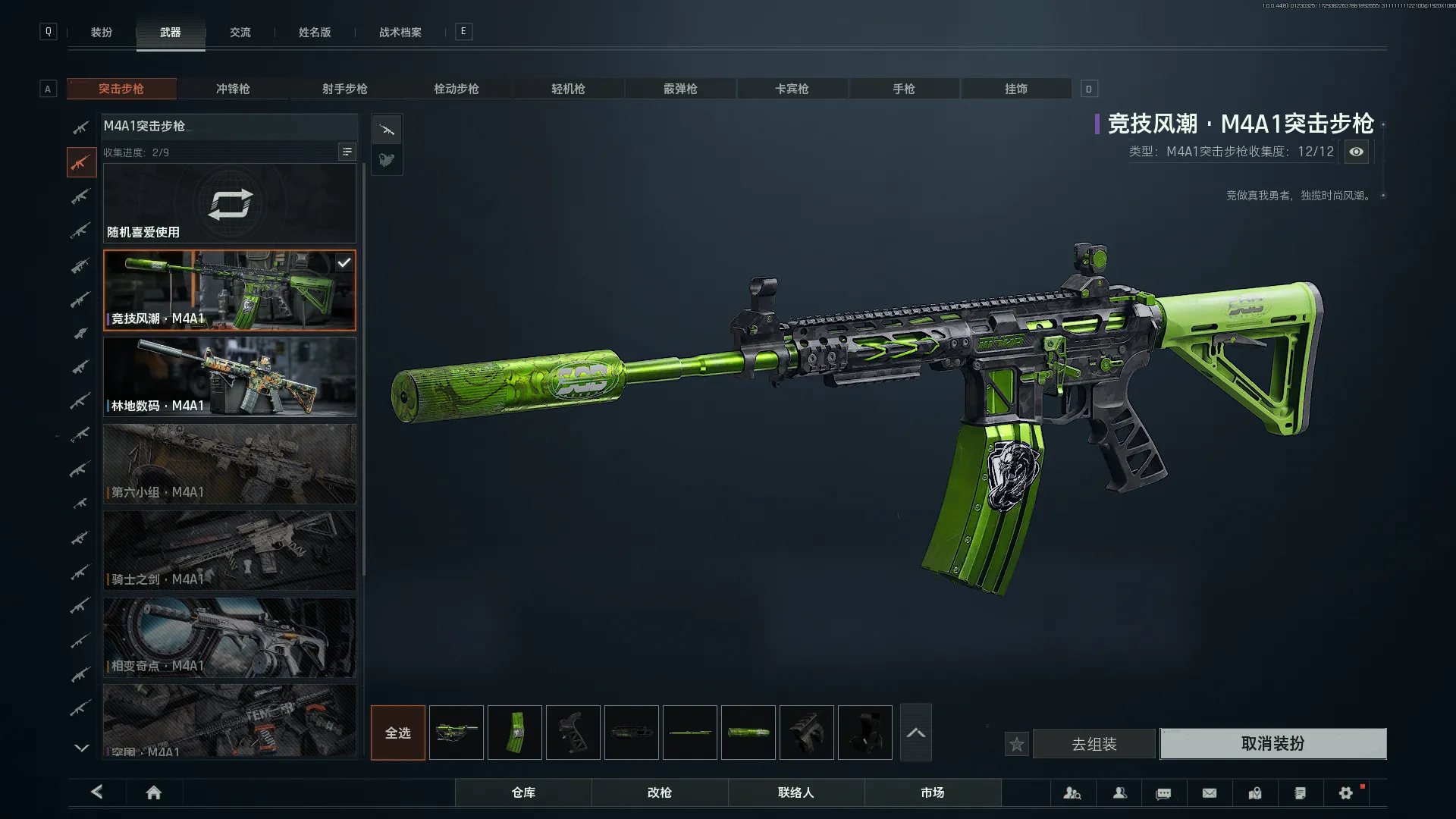
Task: Pick the 第六小组·M4A1 skin
Action: pyautogui.click(x=230, y=463)
